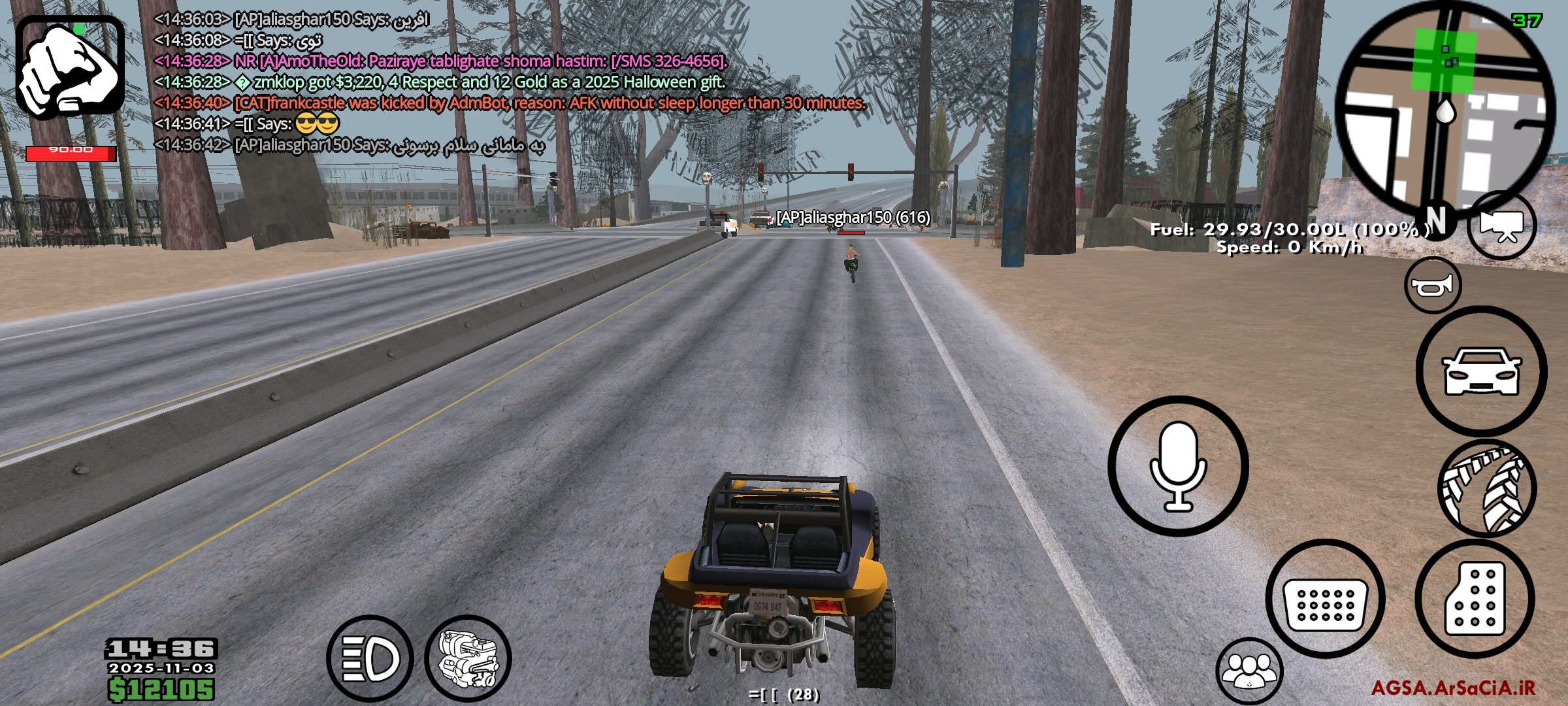Image resolution: width=1568 pixels, height=706 pixels.
Task: Toggle the engine icon button
Action: [x=468, y=658]
